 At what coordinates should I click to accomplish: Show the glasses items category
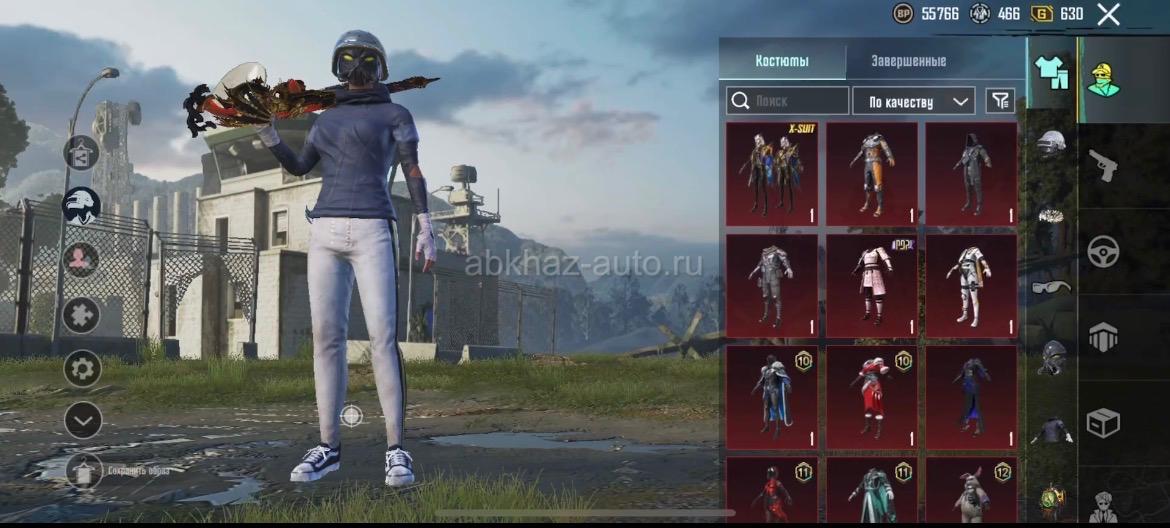pyautogui.click(x=1051, y=287)
